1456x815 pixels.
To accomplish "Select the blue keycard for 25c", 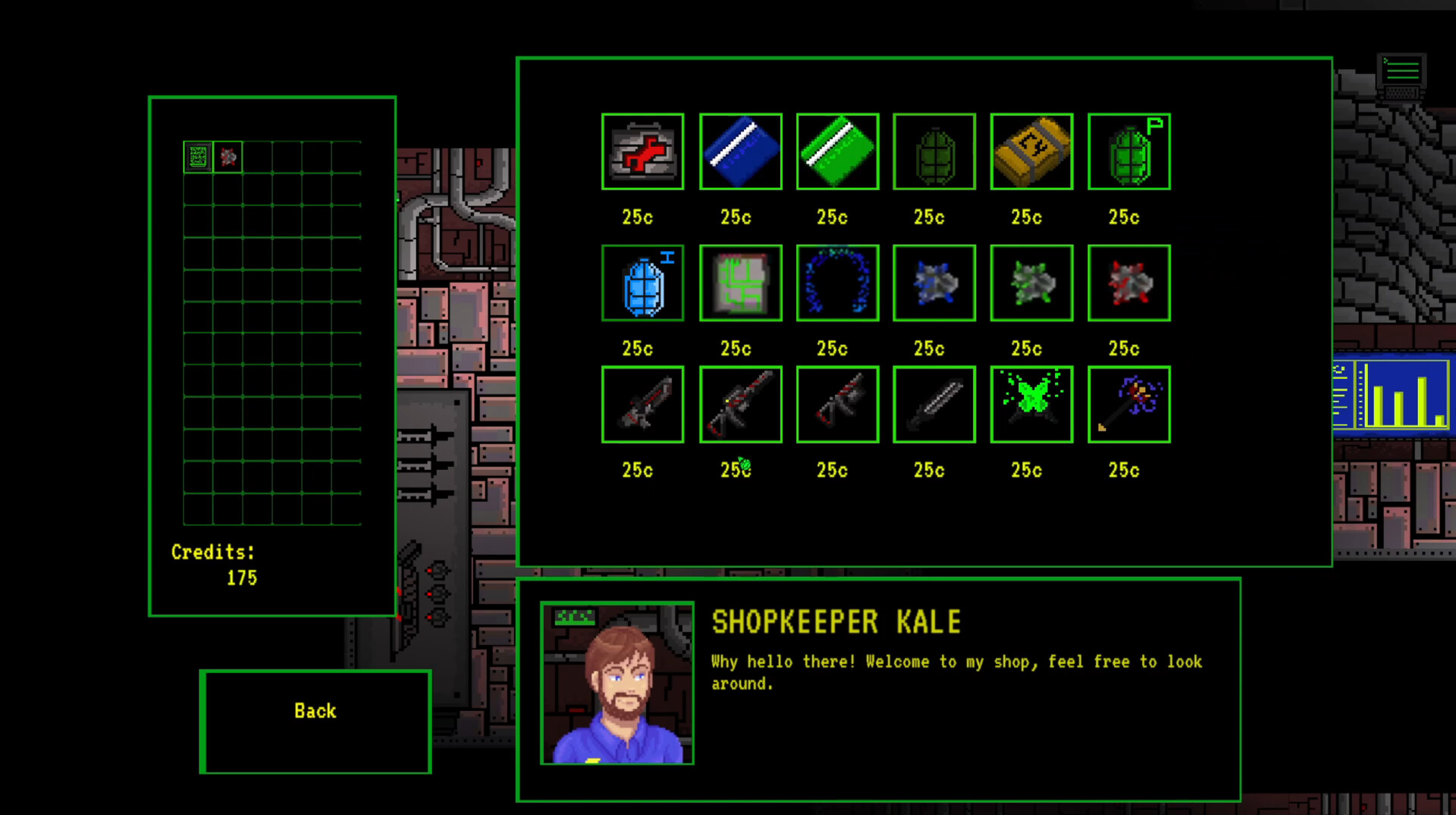I will 741,152.
